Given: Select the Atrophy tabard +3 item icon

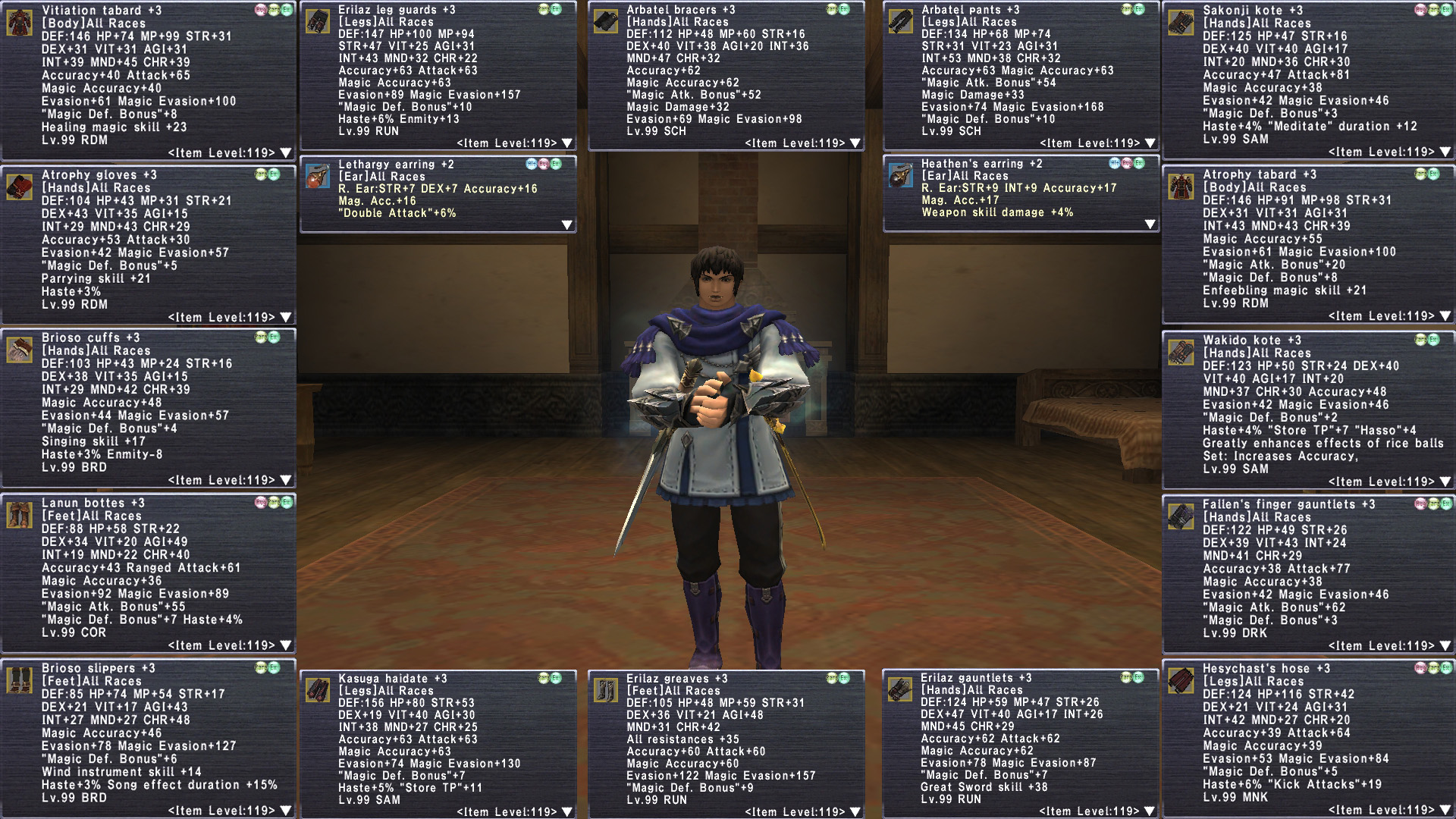Looking at the screenshot, I should coord(1181,187).
